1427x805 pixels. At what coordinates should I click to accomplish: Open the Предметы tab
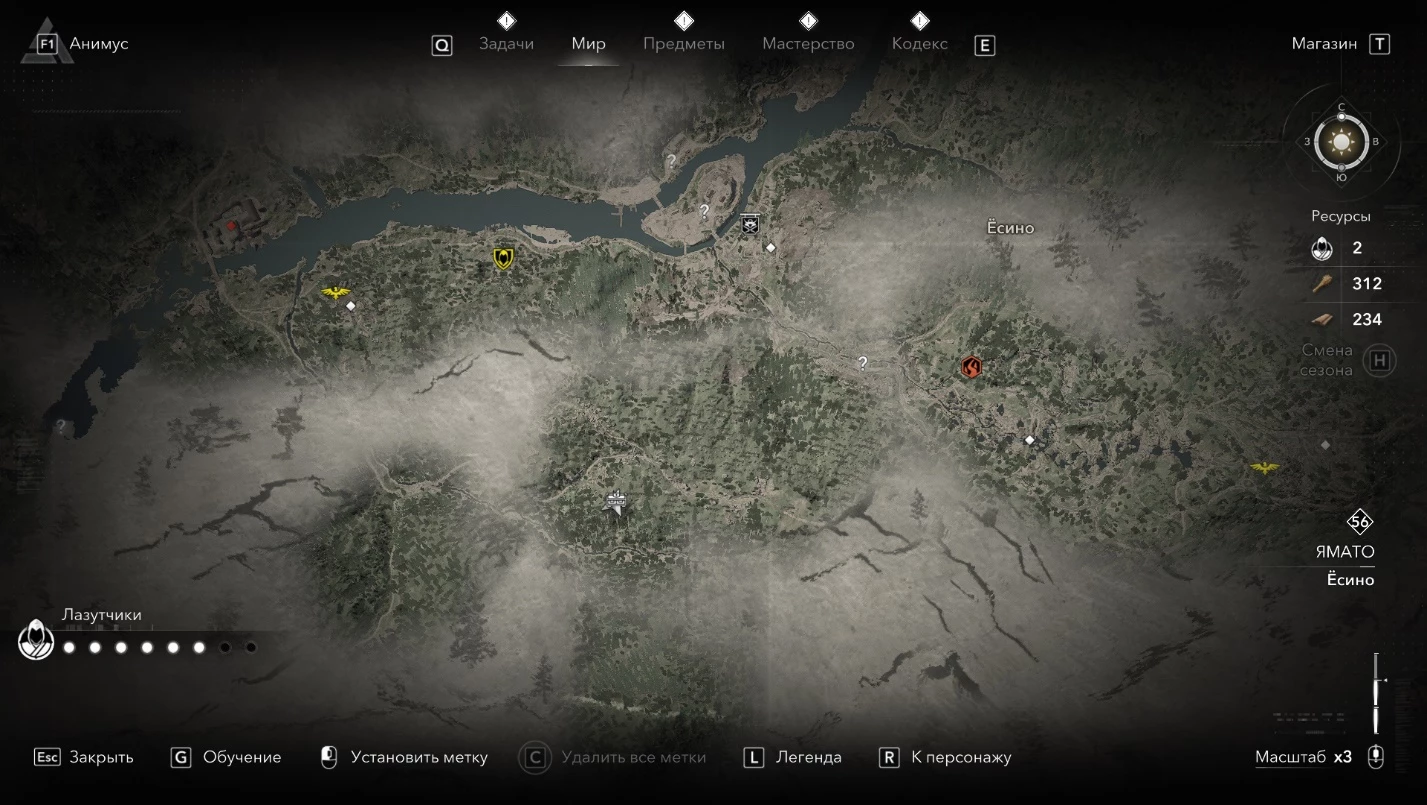683,44
